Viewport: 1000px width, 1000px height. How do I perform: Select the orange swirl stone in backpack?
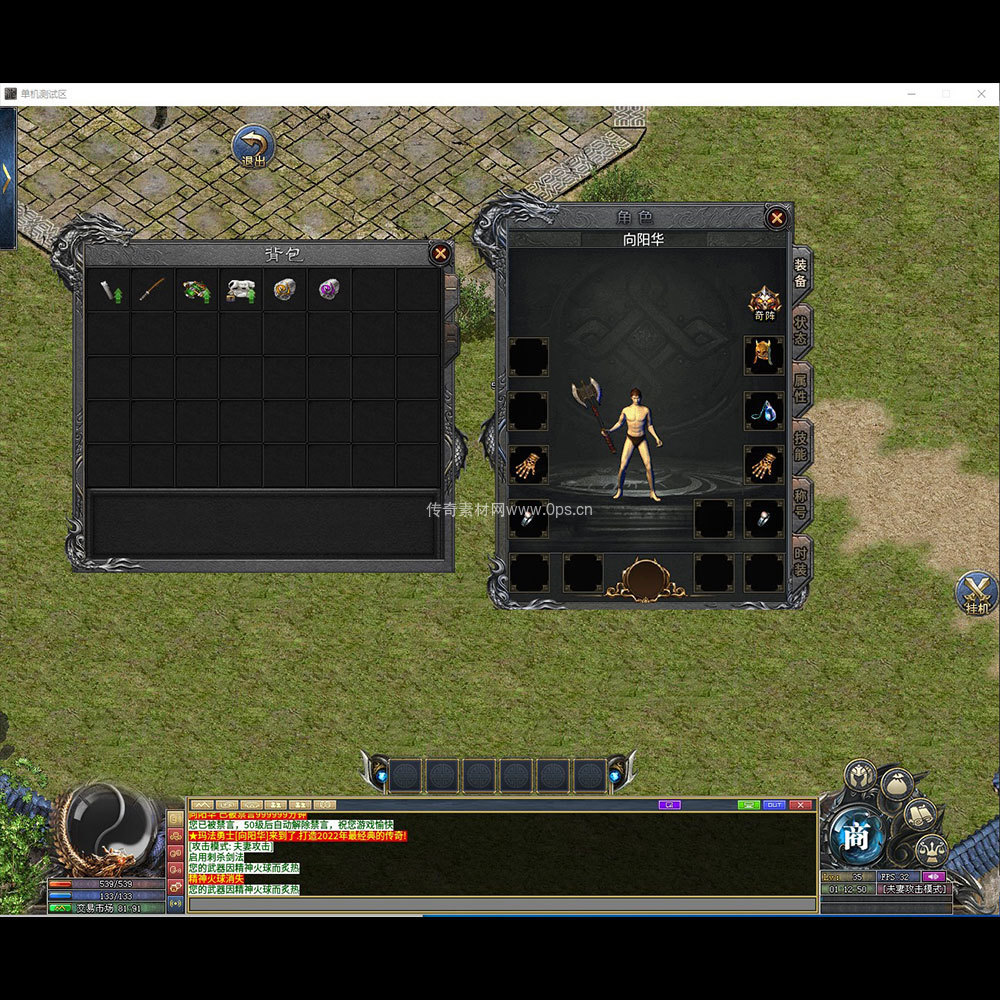(x=285, y=290)
